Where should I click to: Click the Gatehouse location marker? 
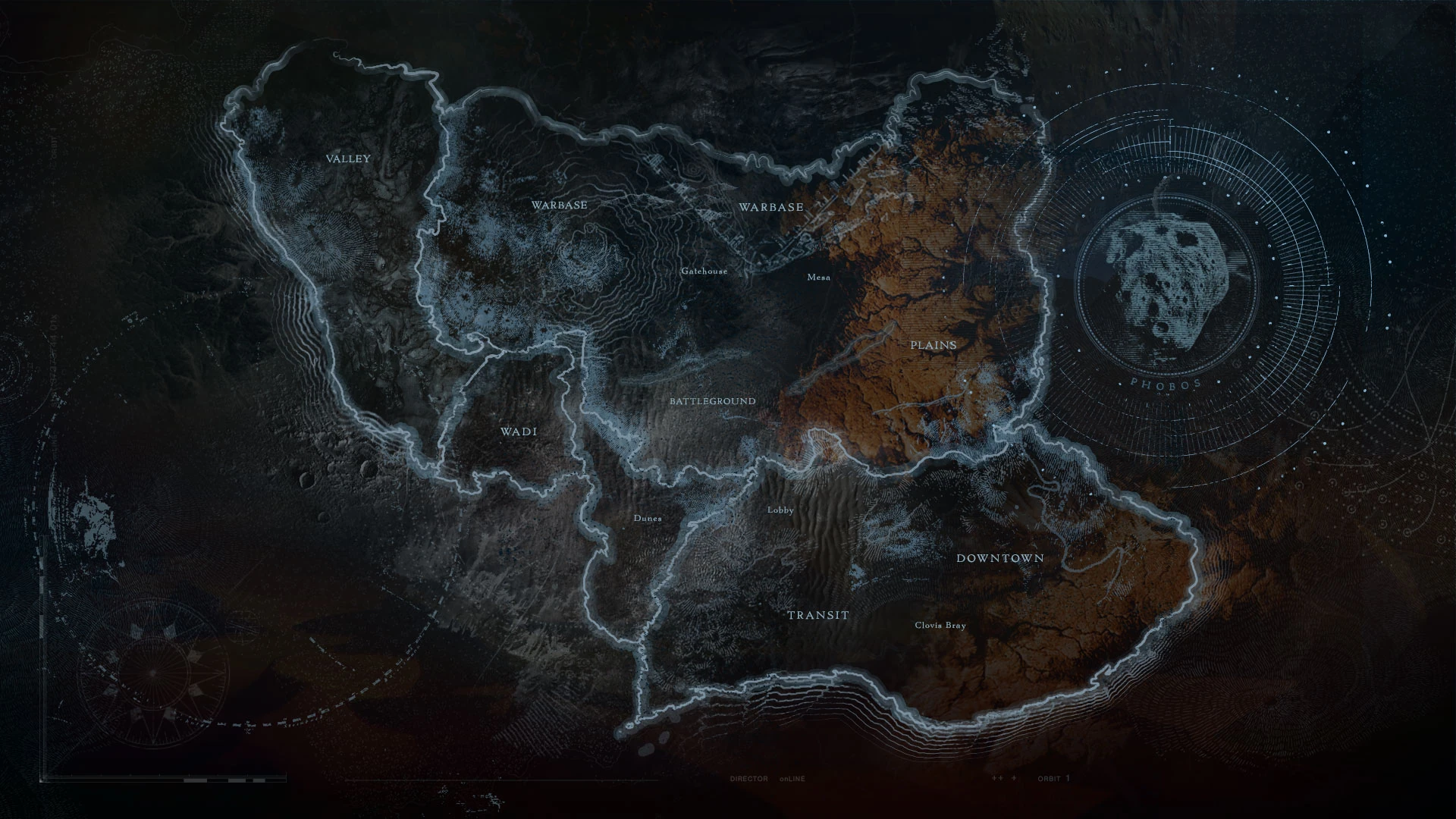[704, 270]
